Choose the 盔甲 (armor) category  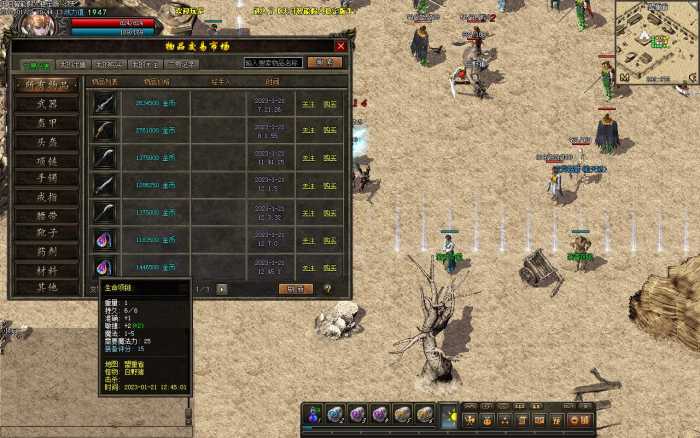[47, 123]
